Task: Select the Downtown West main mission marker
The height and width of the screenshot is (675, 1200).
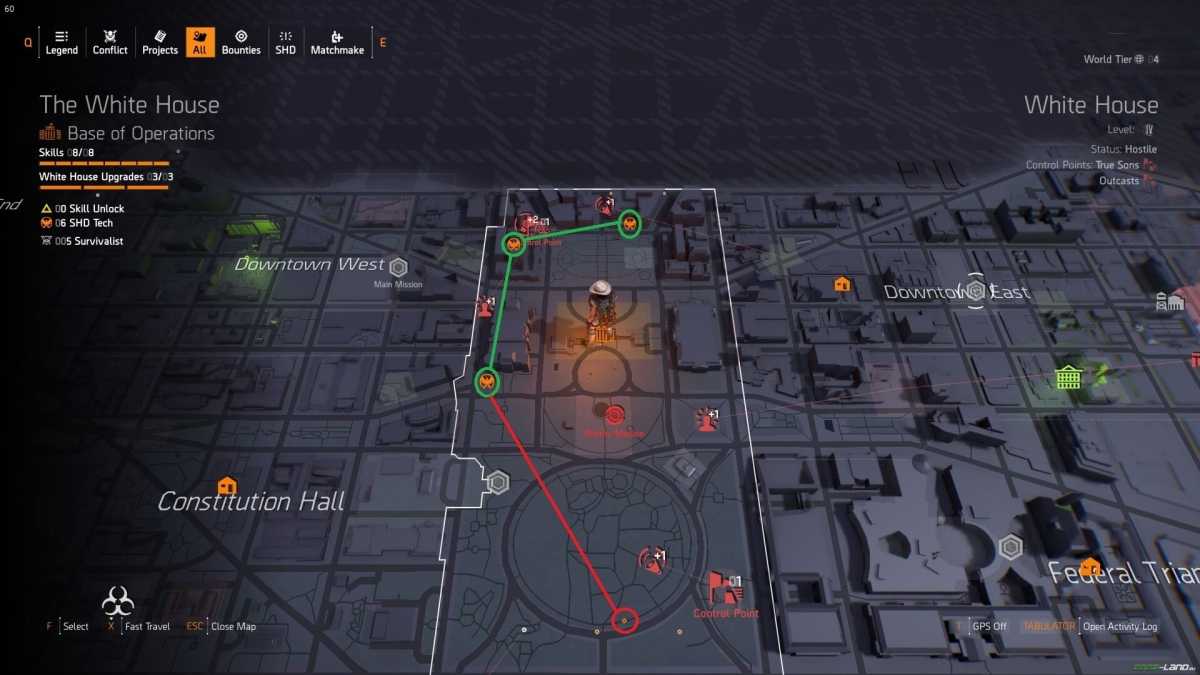Action: (x=398, y=268)
